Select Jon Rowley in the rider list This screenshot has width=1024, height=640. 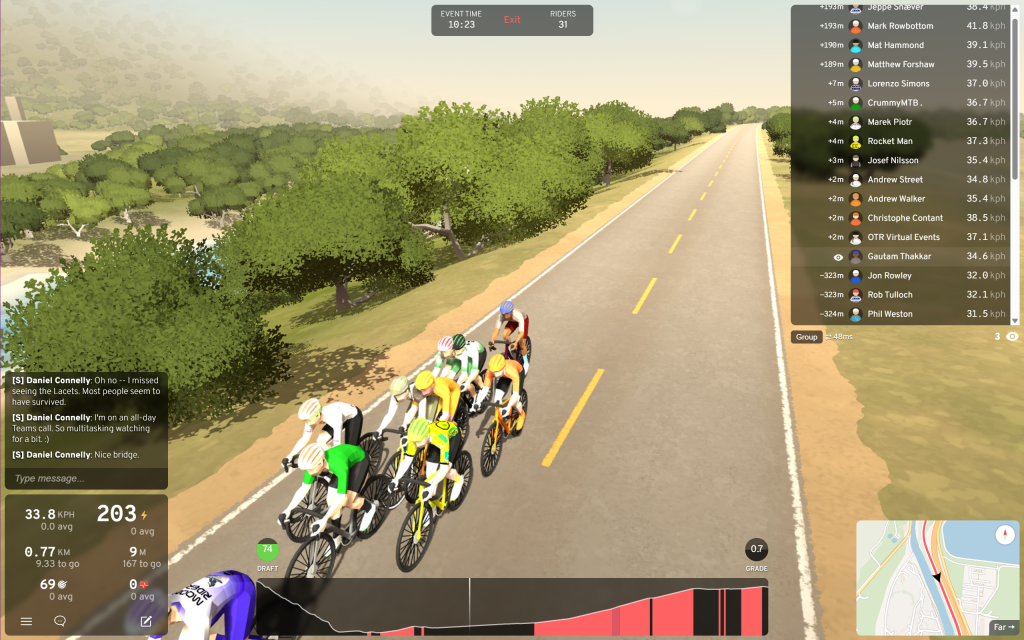coord(889,276)
